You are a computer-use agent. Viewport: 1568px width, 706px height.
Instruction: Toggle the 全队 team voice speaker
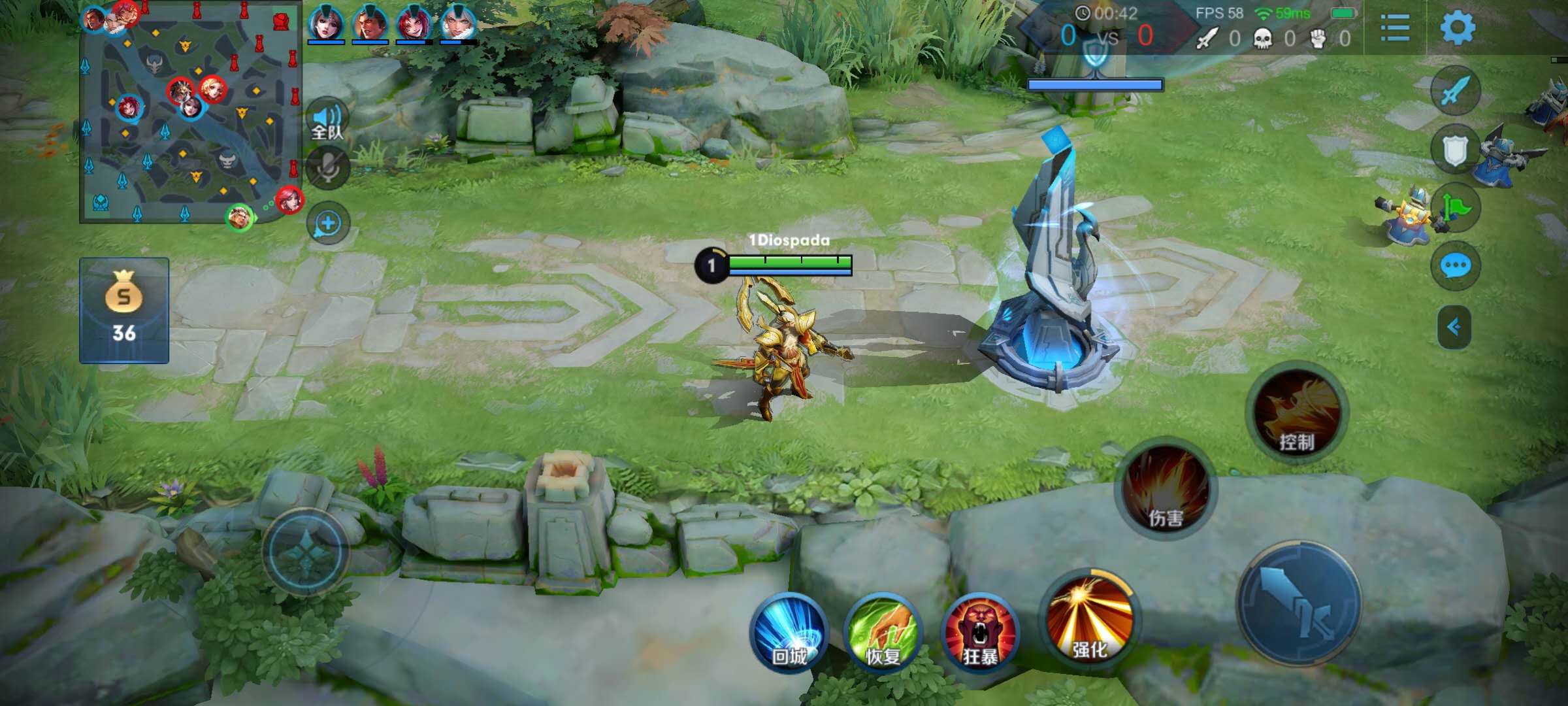(x=327, y=120)
